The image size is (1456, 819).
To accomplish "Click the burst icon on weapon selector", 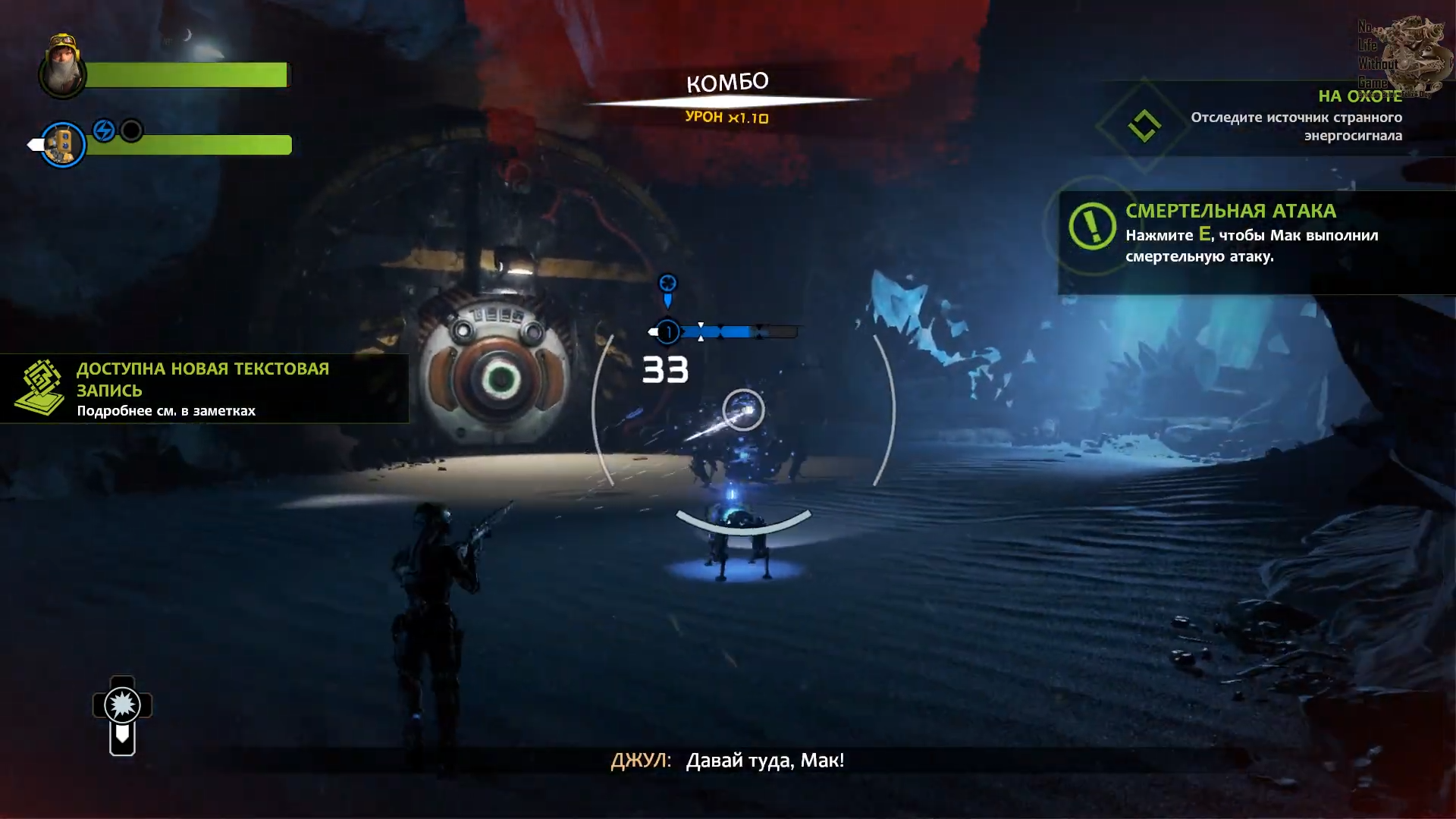I will click(122, 706).
